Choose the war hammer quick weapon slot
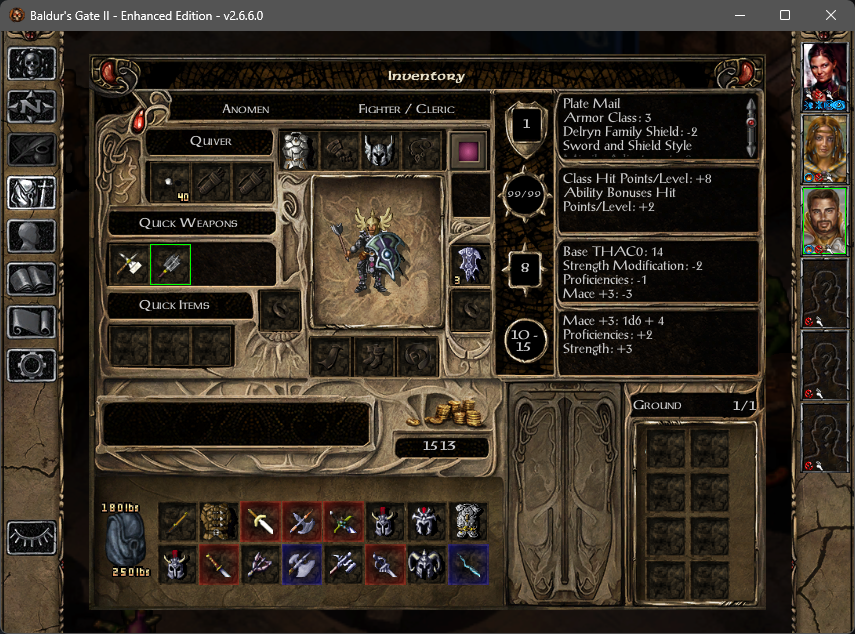The height and width of the screenshot is (634, 855). (x=129, y=264)
